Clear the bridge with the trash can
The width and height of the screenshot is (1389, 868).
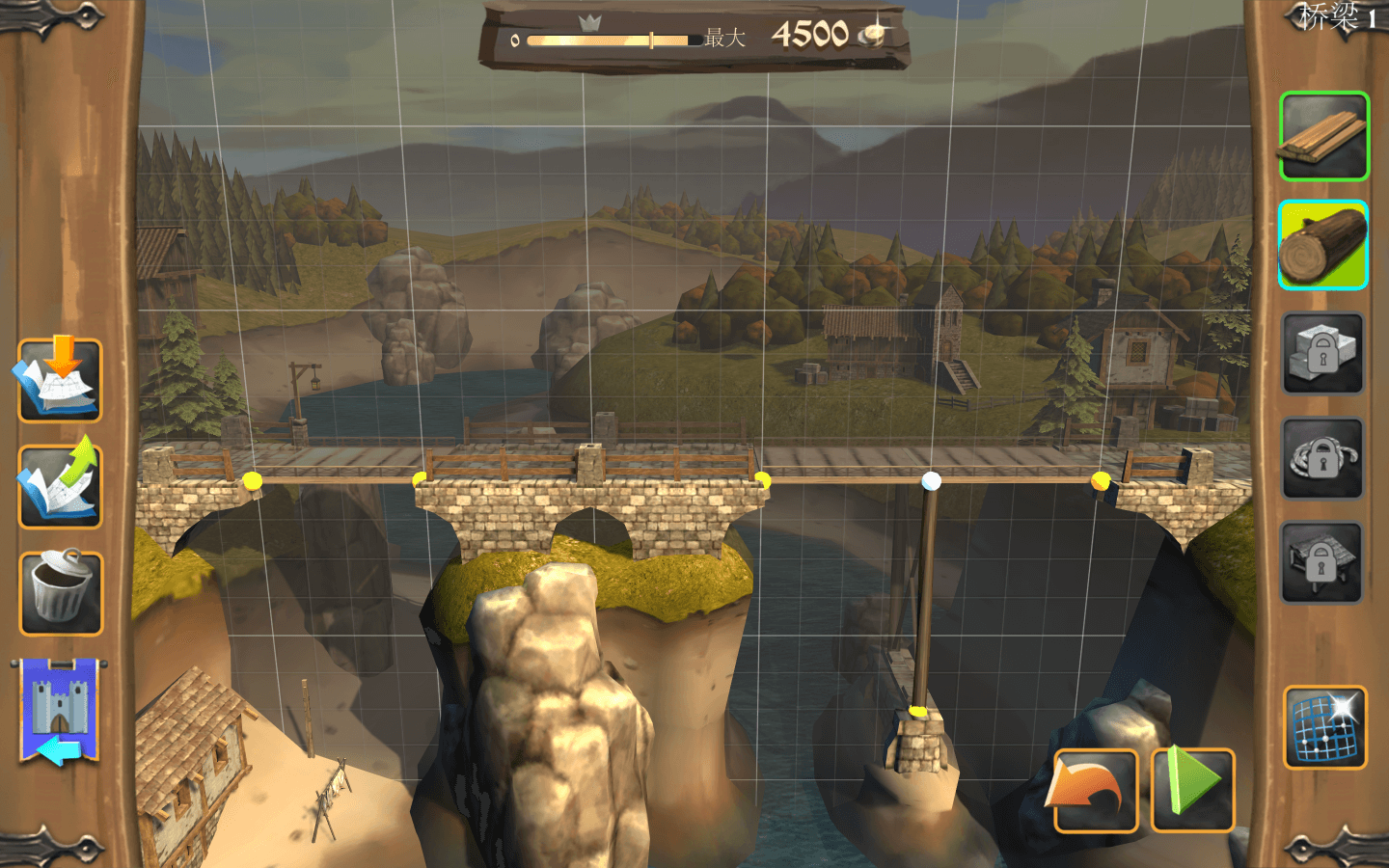click(60, 592)
